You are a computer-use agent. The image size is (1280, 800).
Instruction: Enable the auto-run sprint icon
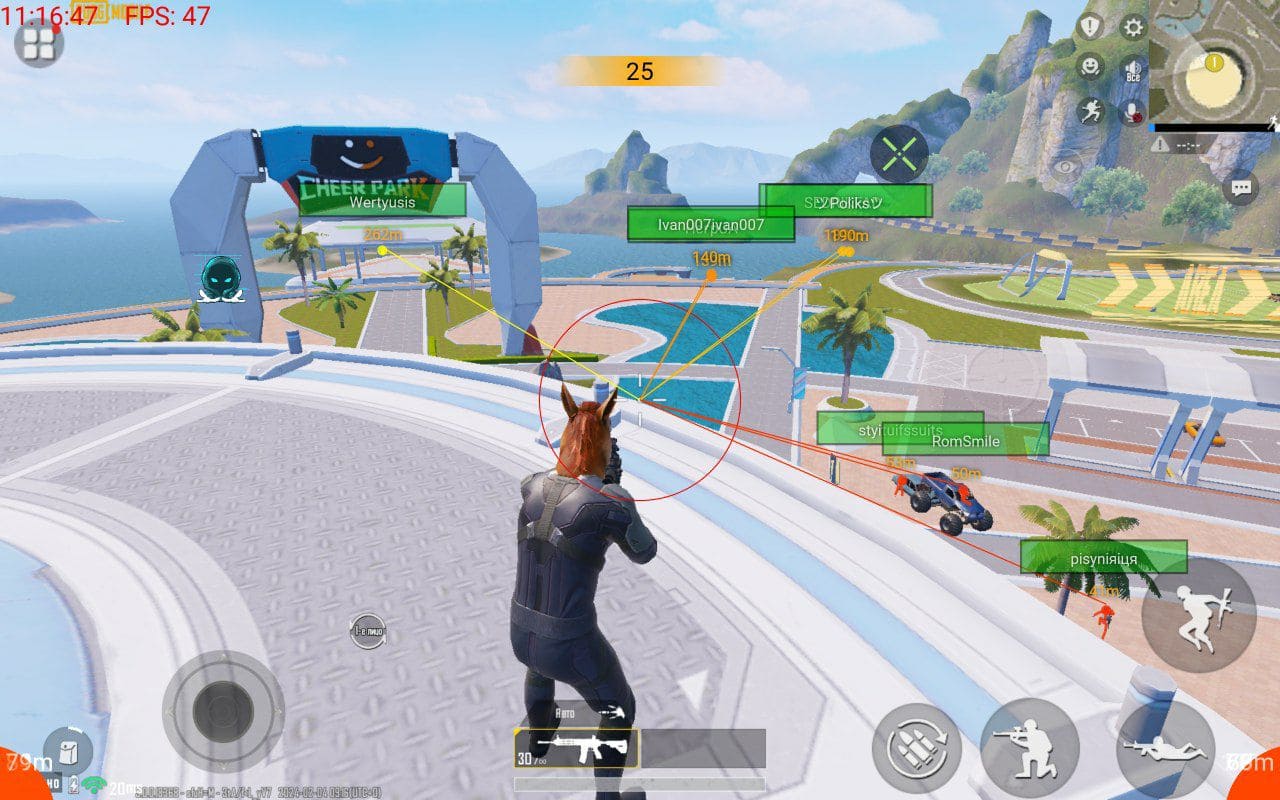click(1090, 110)
